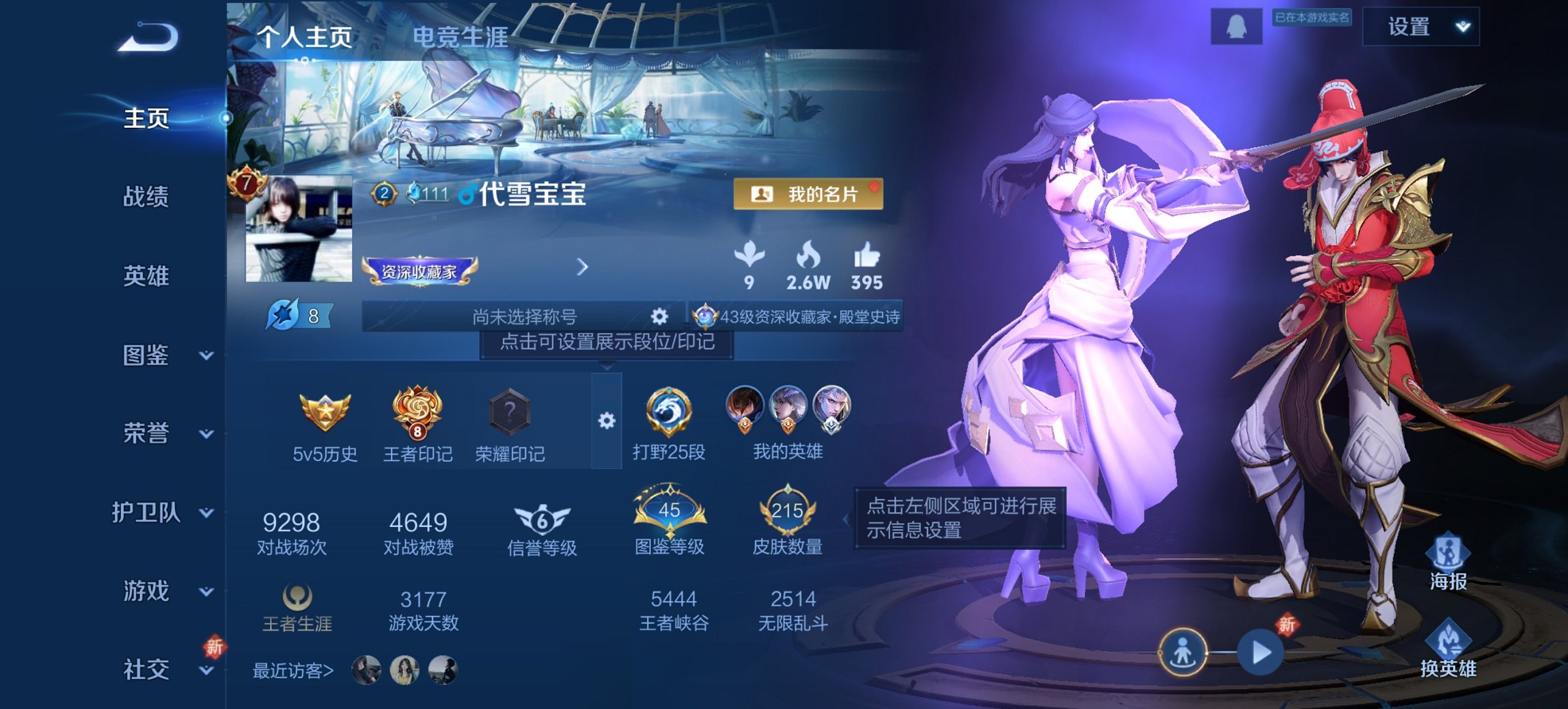Click the back arrow at top left
This screenshot has width=1568, height=709.
(x=145, y=38)
